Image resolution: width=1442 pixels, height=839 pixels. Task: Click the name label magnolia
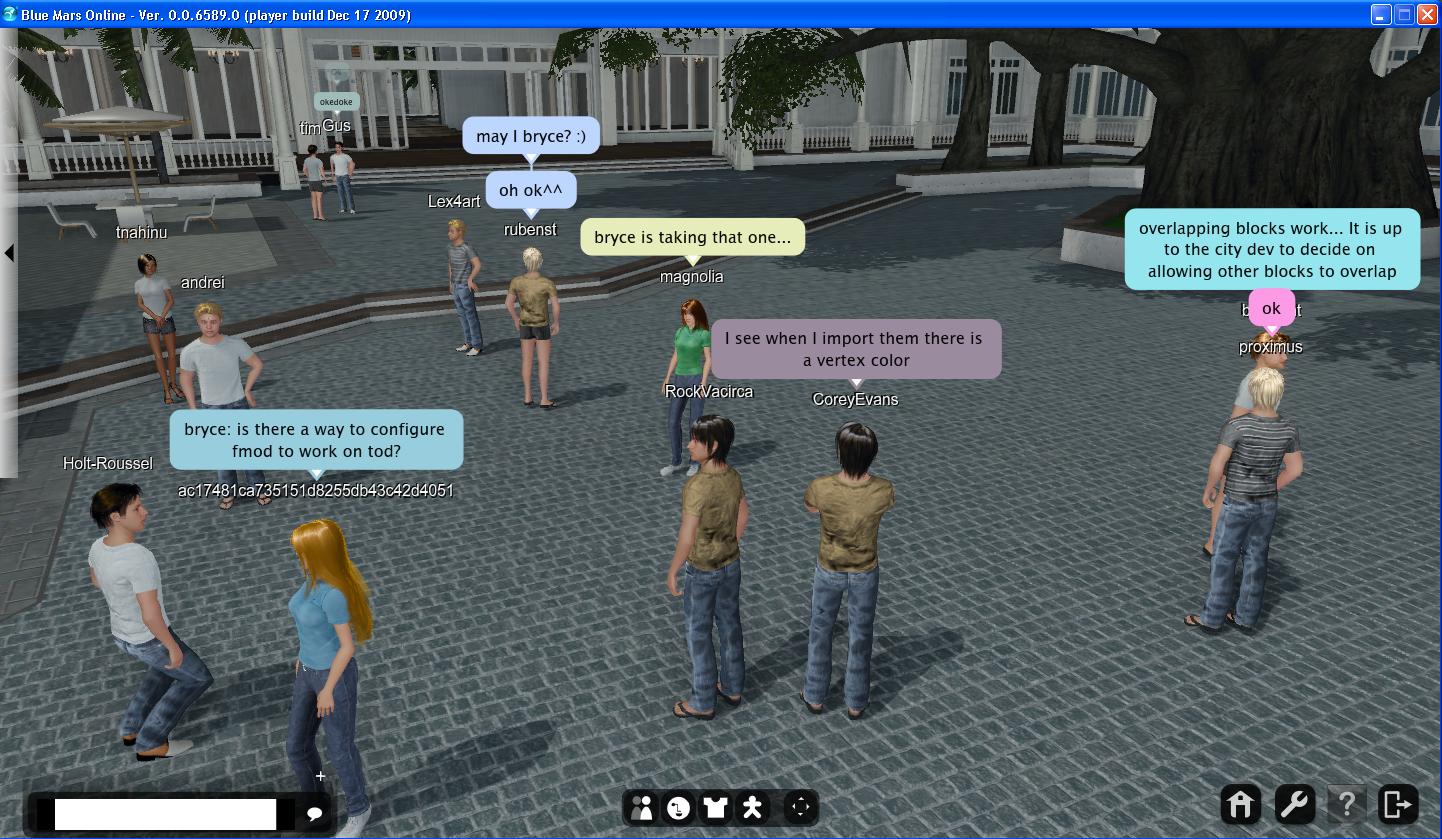[692, 276]
